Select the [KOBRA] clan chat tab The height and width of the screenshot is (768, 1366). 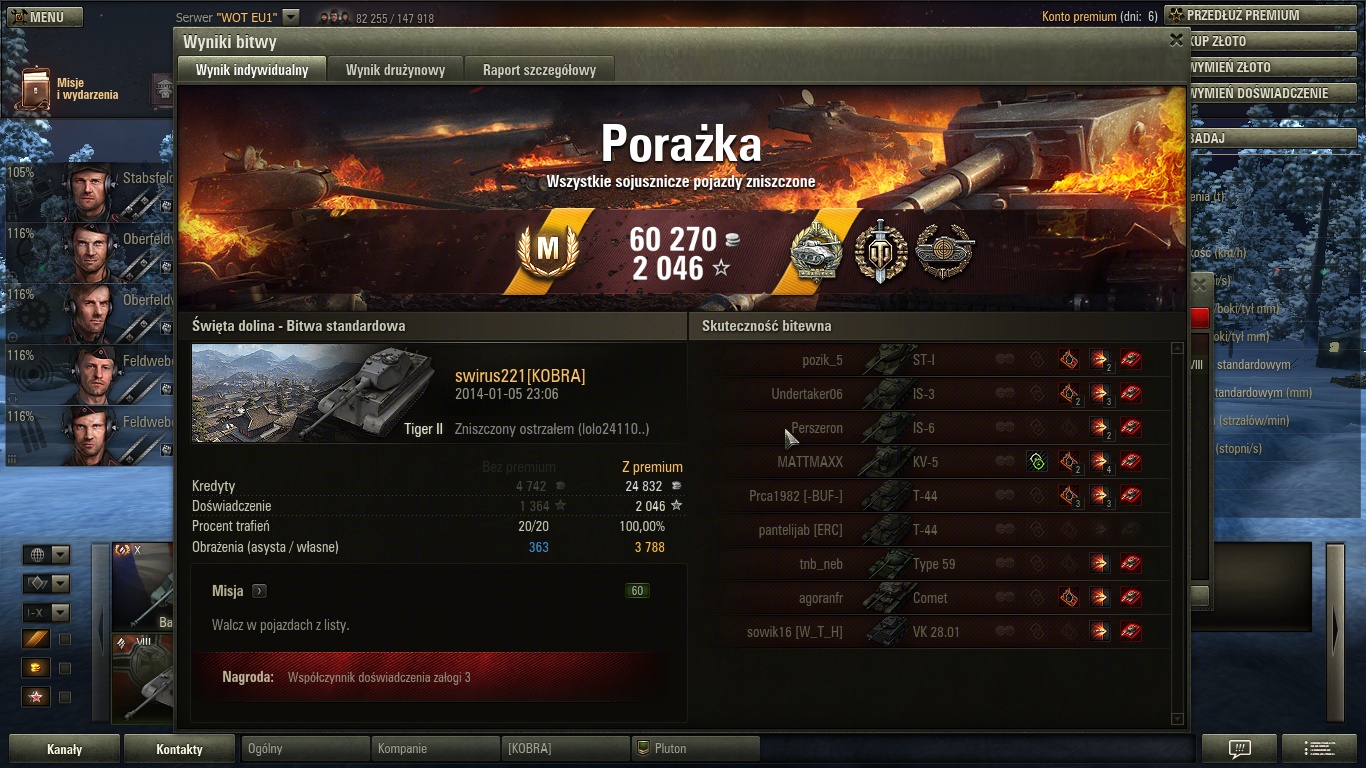pyautogui.click(x=565, y=748)
